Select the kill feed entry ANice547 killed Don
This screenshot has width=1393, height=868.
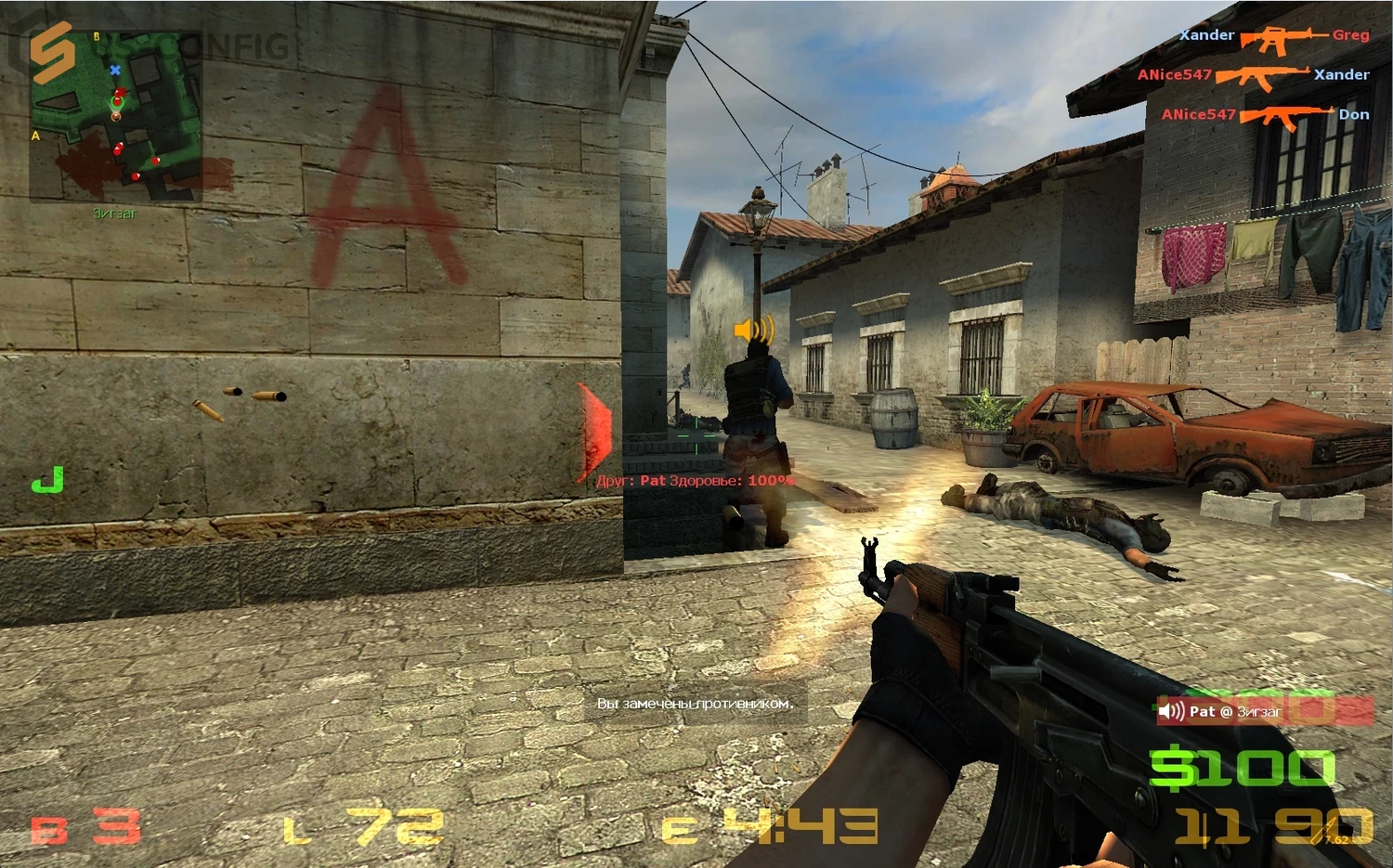pyautogui.click(x=1265, y=115)
